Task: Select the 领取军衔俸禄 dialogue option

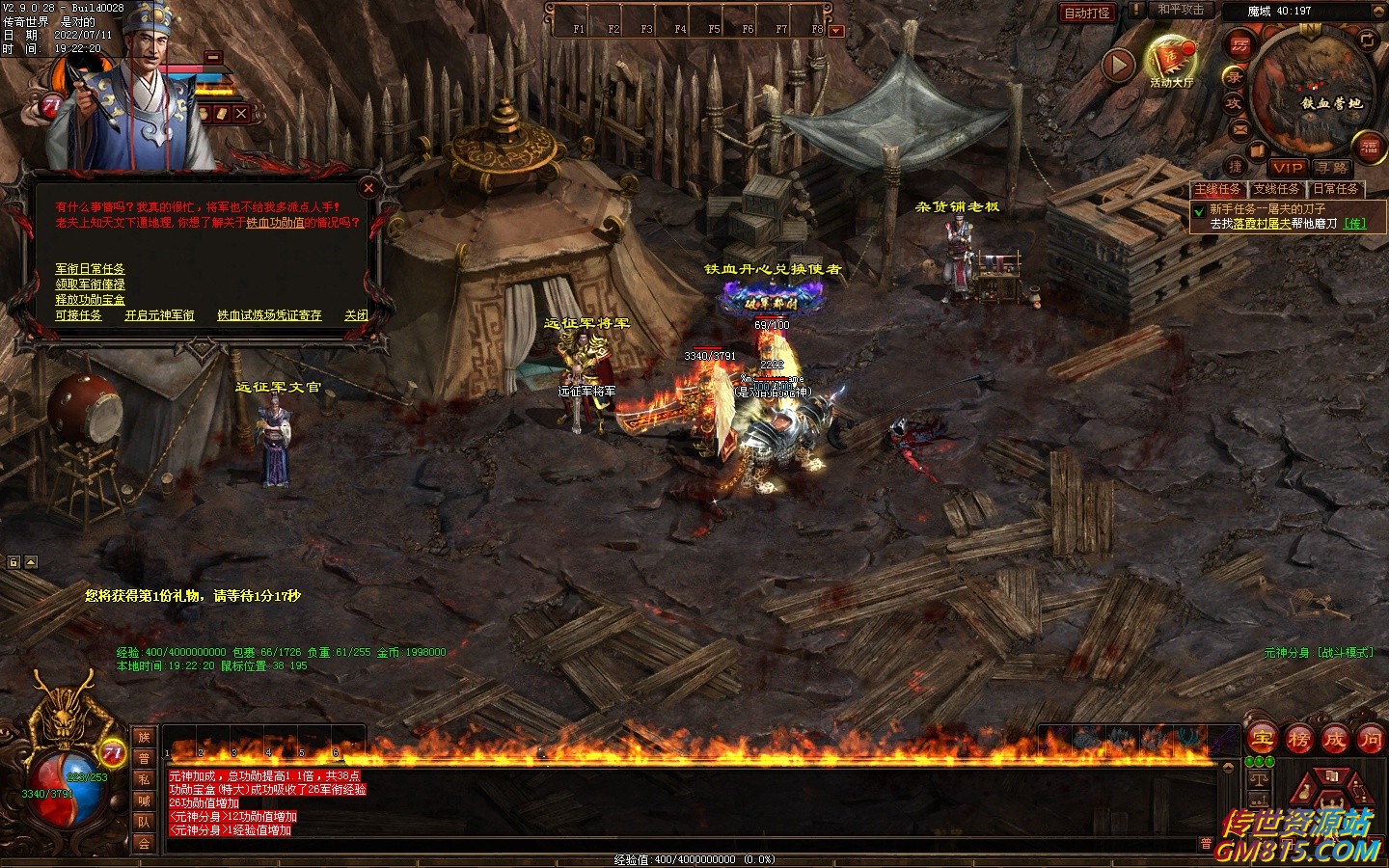Action: click(x=90, y=285)
